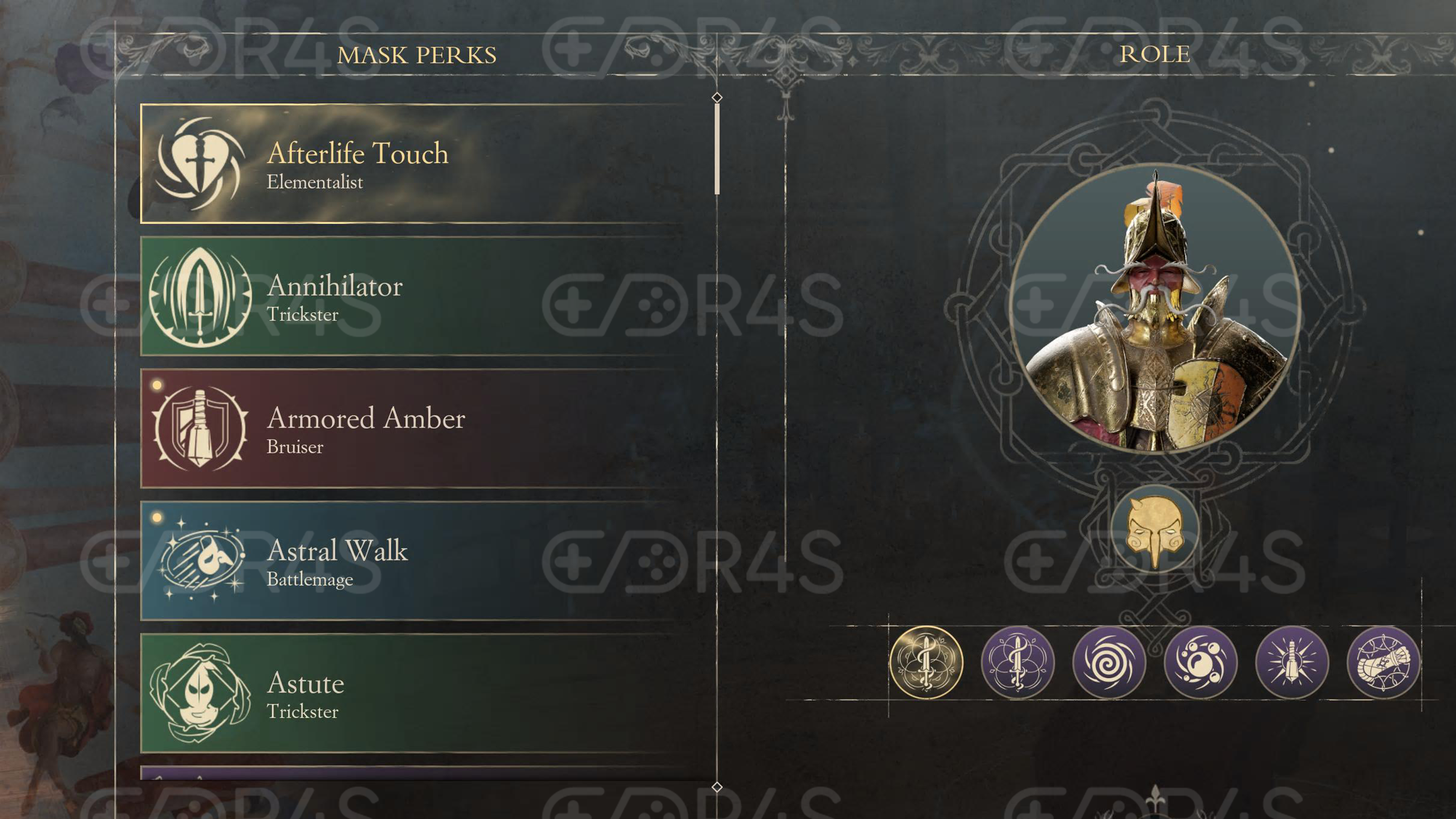Click the mask perks list scrollbar
The height and width of the screenshot is (819, 1456).
click(717, 149)
